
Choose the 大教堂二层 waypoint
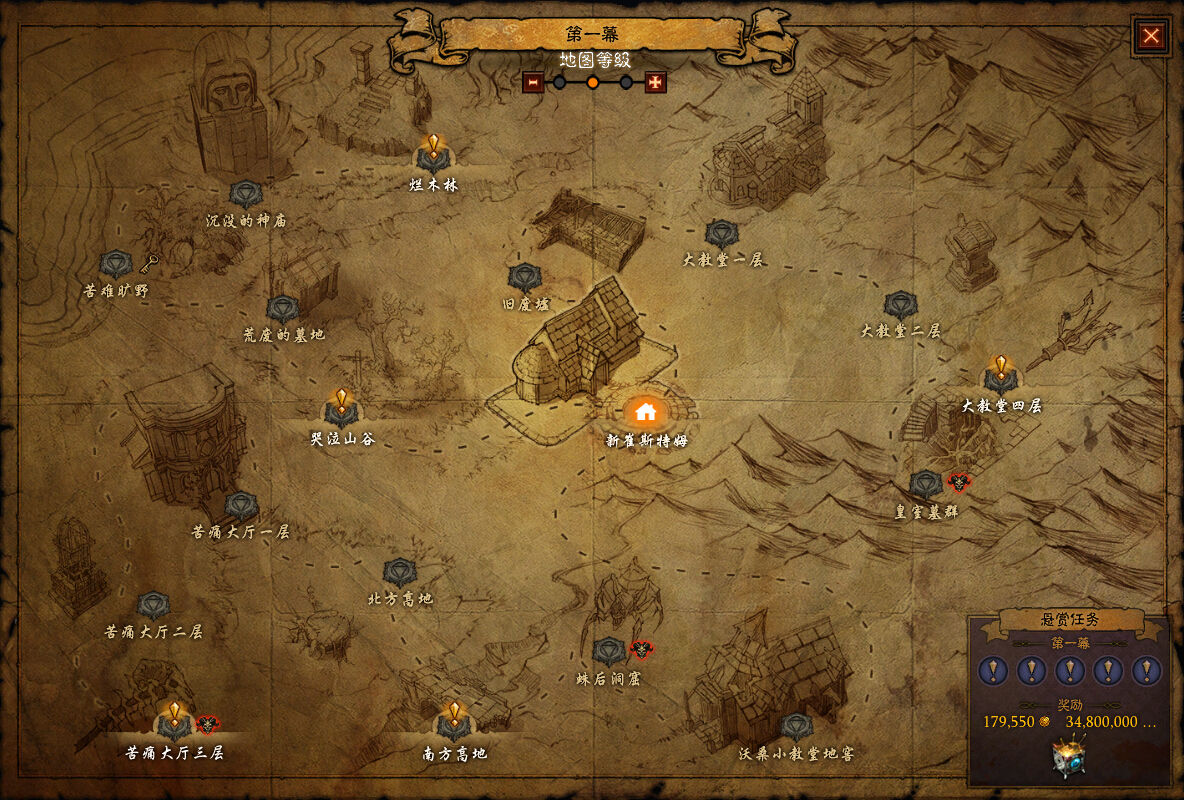[901, 305]
